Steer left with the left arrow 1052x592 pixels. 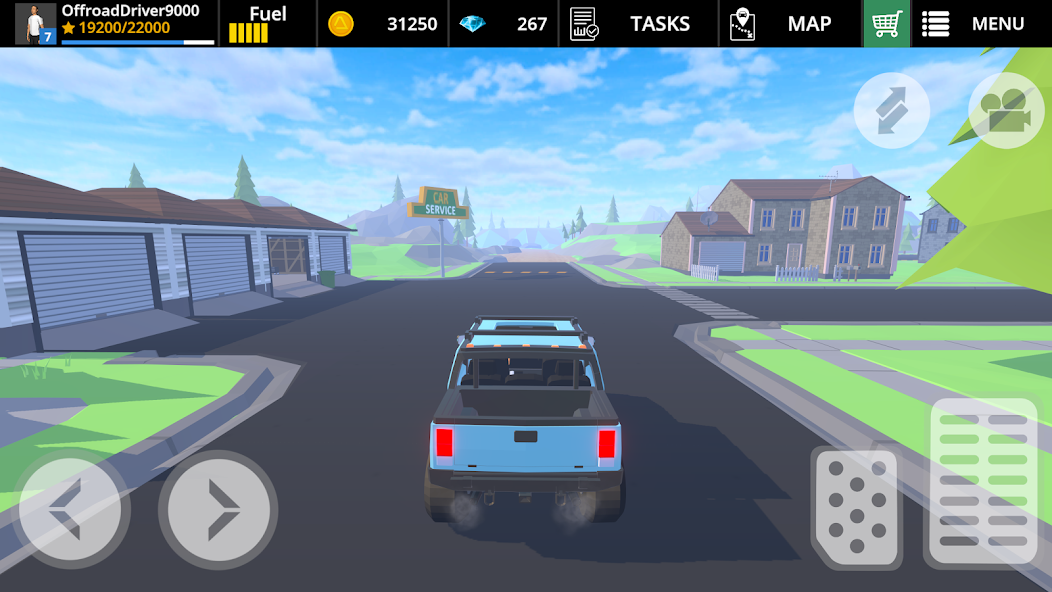point(70,510)
